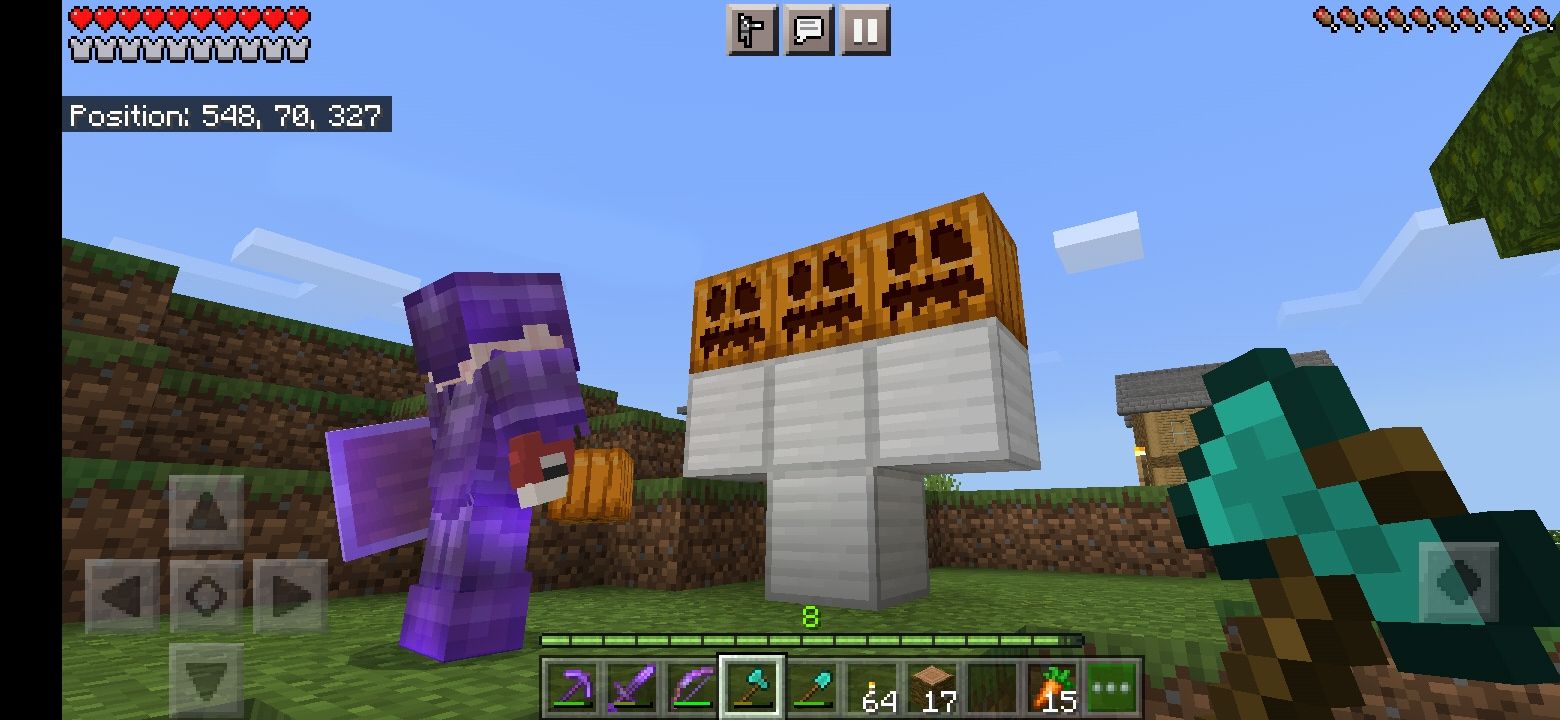
Task: Toggle sneak using the D-pad center diamond
Action: pos(208,594)
